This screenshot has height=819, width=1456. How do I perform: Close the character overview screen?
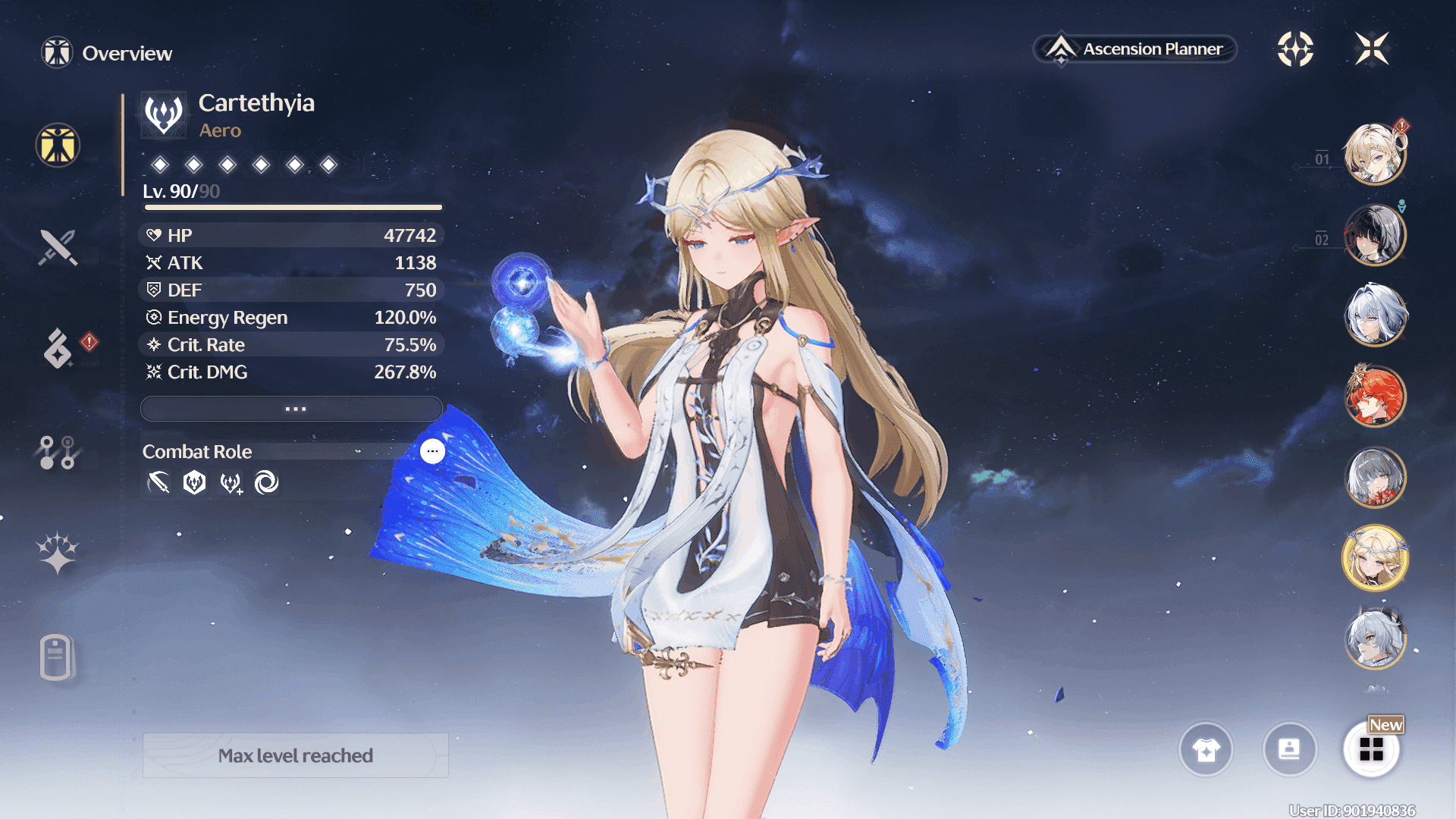point(1372,49)
